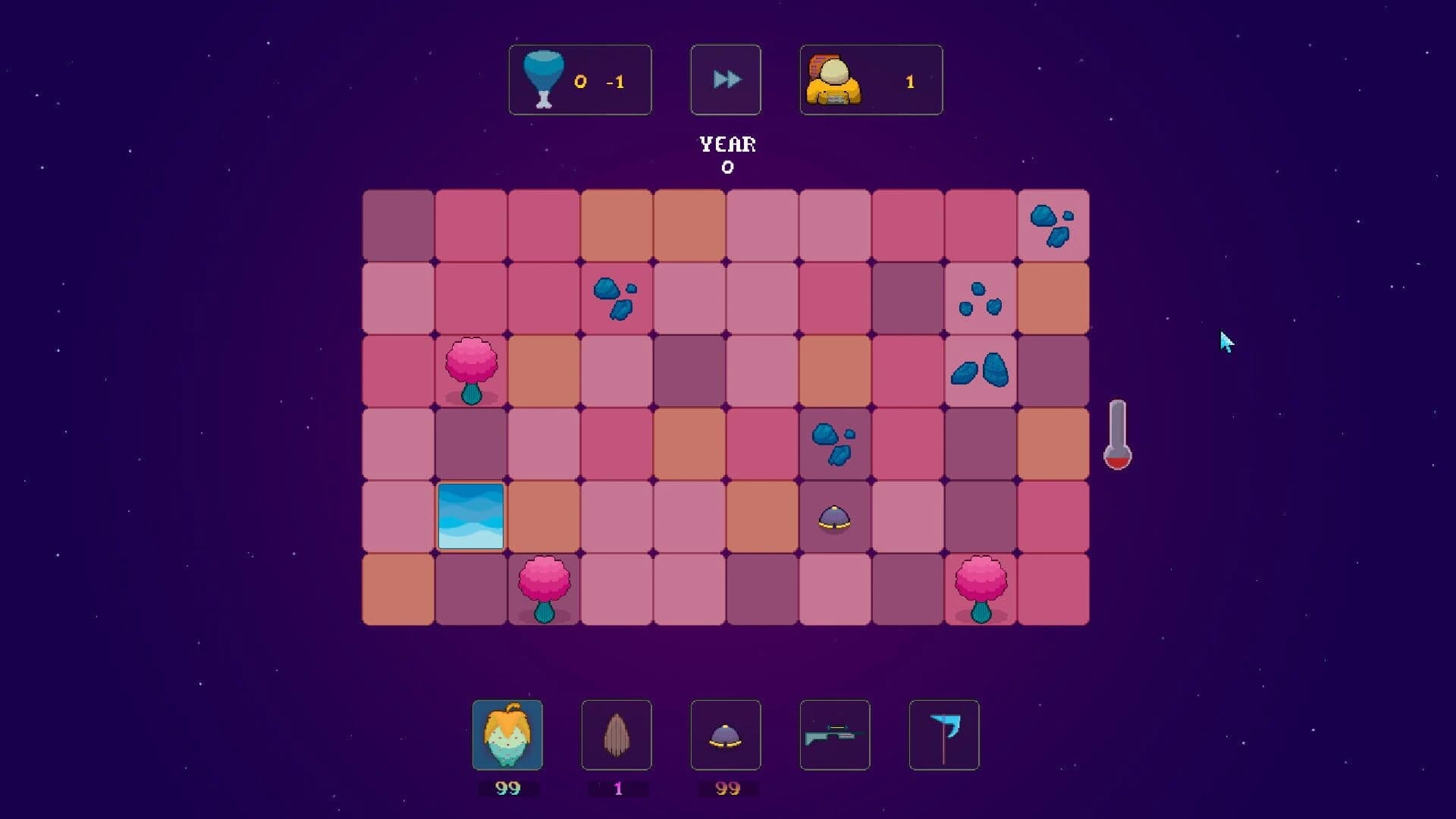The image size is (1456, 819).
Task: Select the dome building tool
Action: click(x=726, y=735)
